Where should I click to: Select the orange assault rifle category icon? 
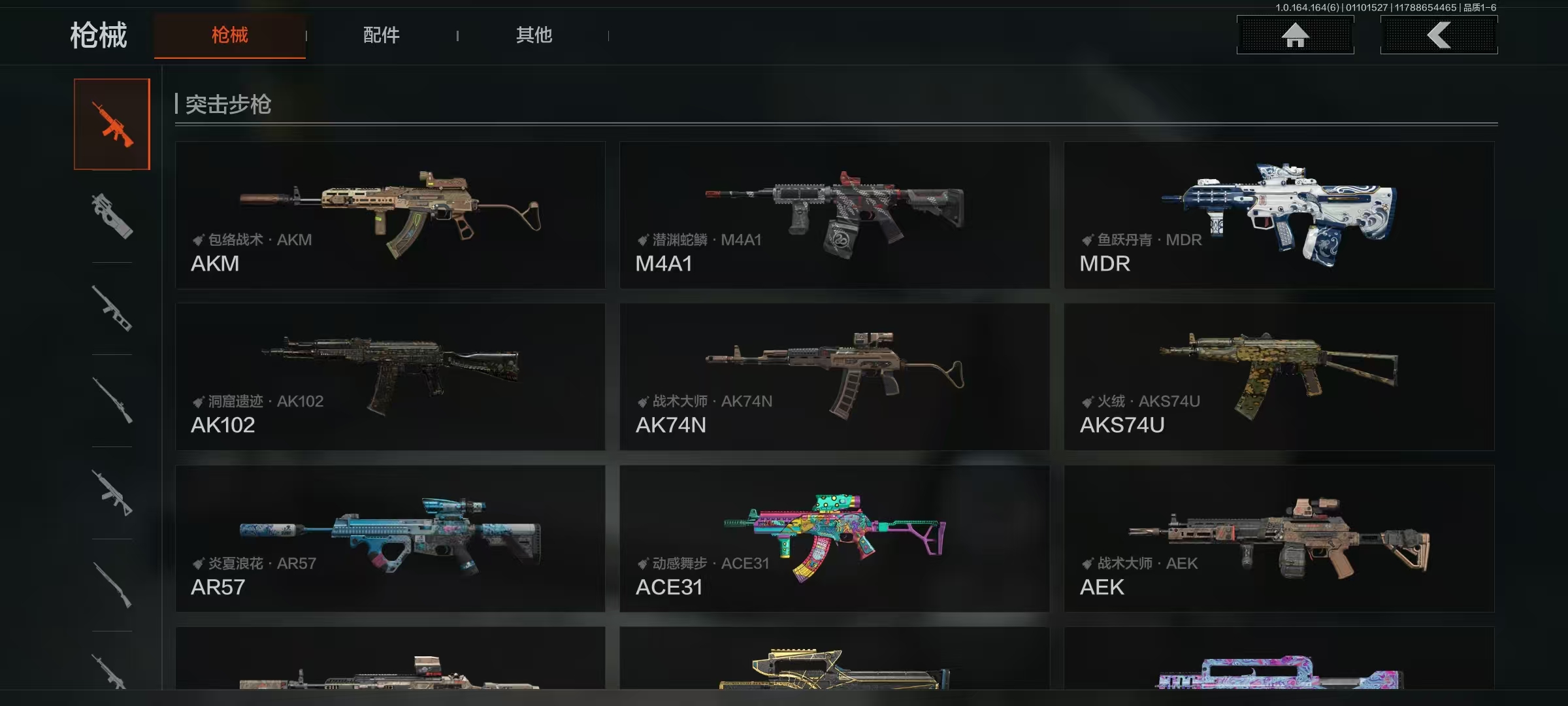pyautogui.click(x=112, y=124)
